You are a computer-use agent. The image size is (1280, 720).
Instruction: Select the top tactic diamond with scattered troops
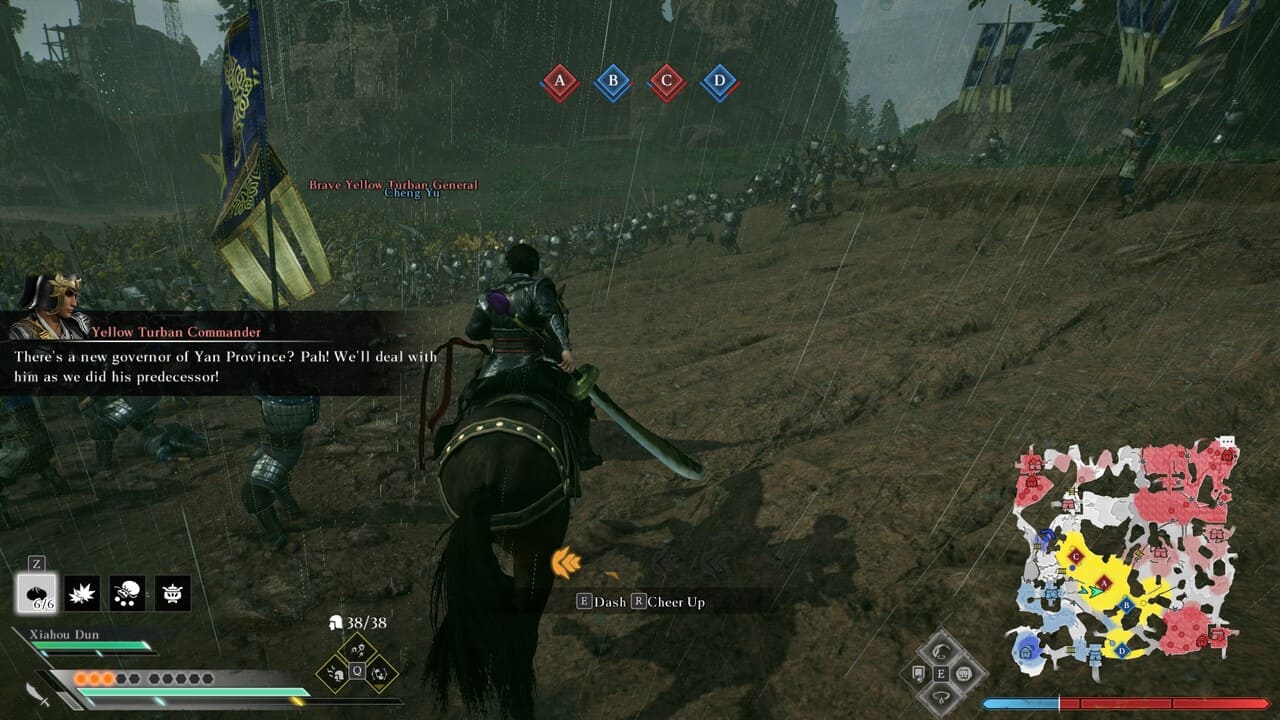(x=357, y=653)
